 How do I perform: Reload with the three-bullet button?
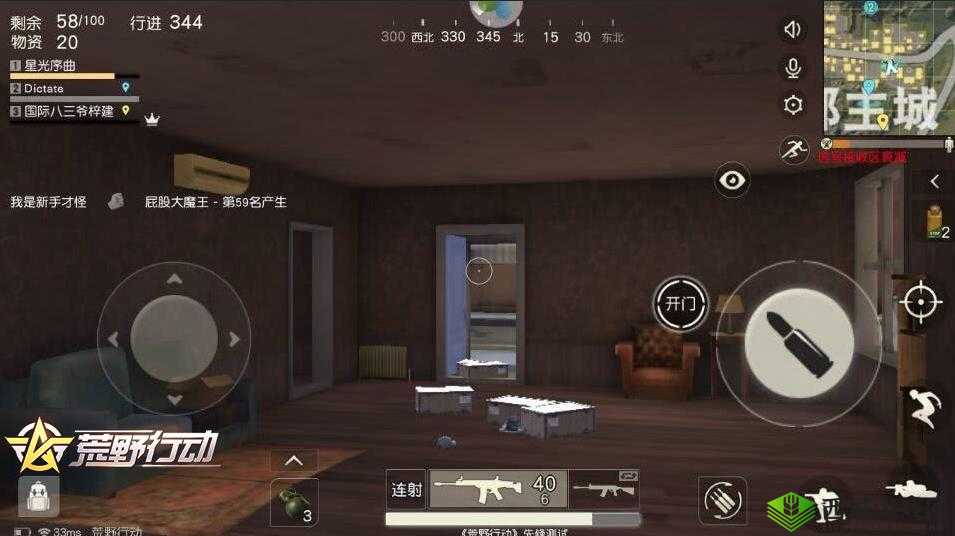[x=722, y=500]
